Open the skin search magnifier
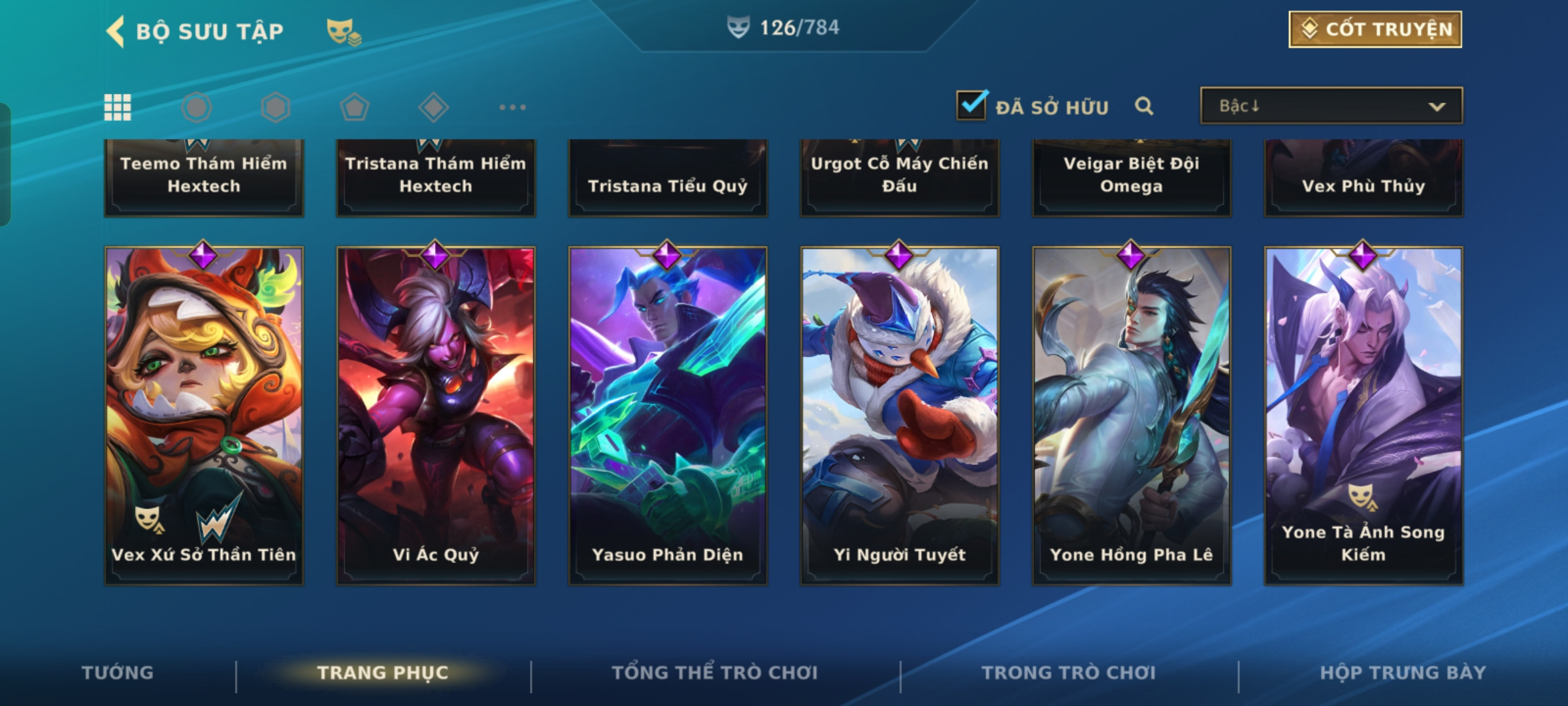Image resolution: width=1568 pixels, height=706 pixels. click(x=1144, y=106)
